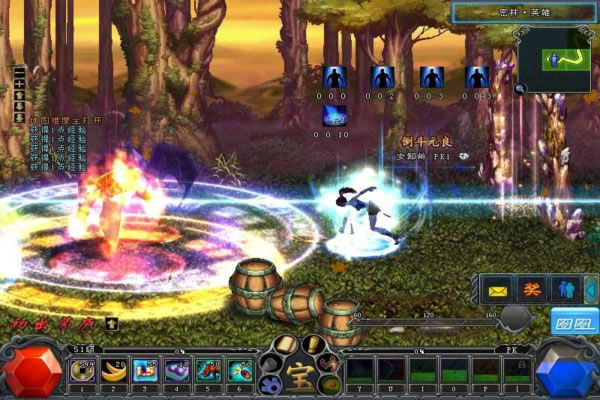Click the orange 奖 reward button

tap(531, 289)
